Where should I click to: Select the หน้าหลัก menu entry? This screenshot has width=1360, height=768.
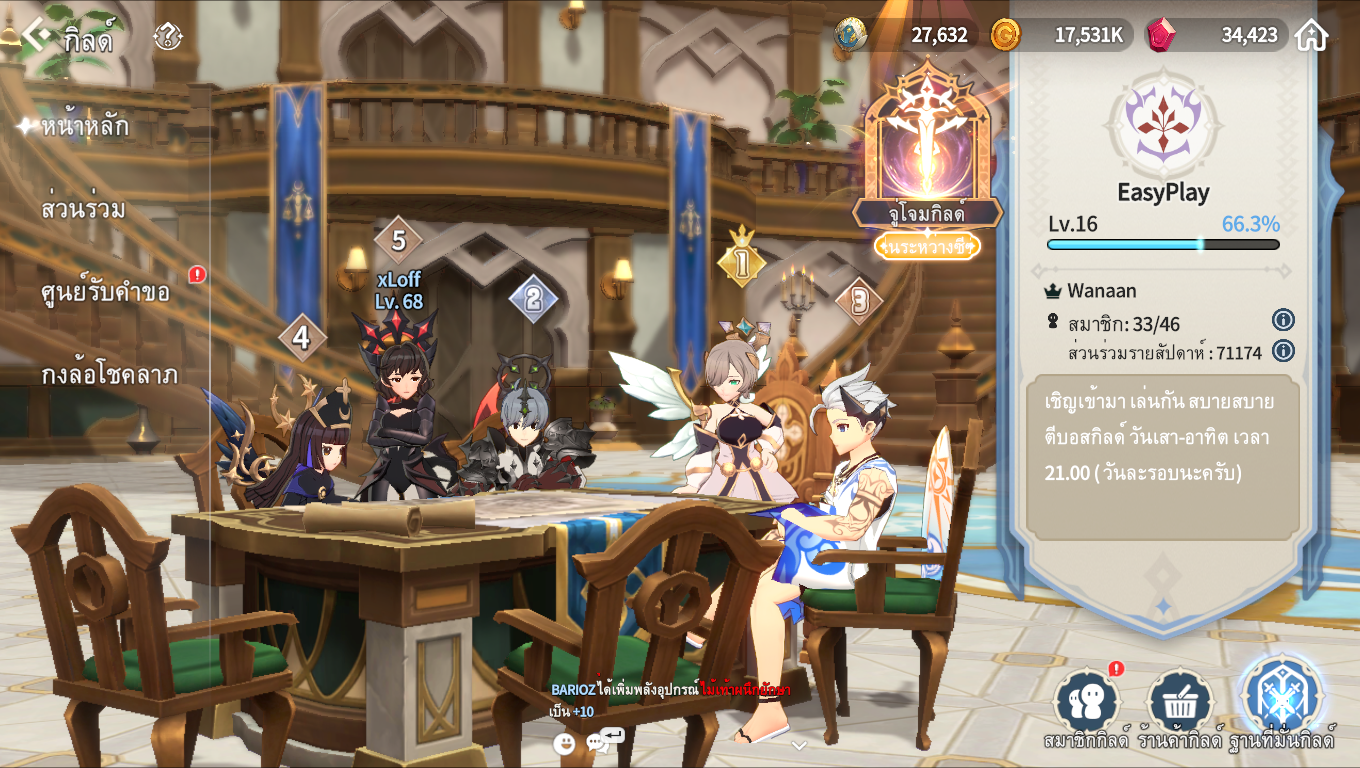(85, 127)
